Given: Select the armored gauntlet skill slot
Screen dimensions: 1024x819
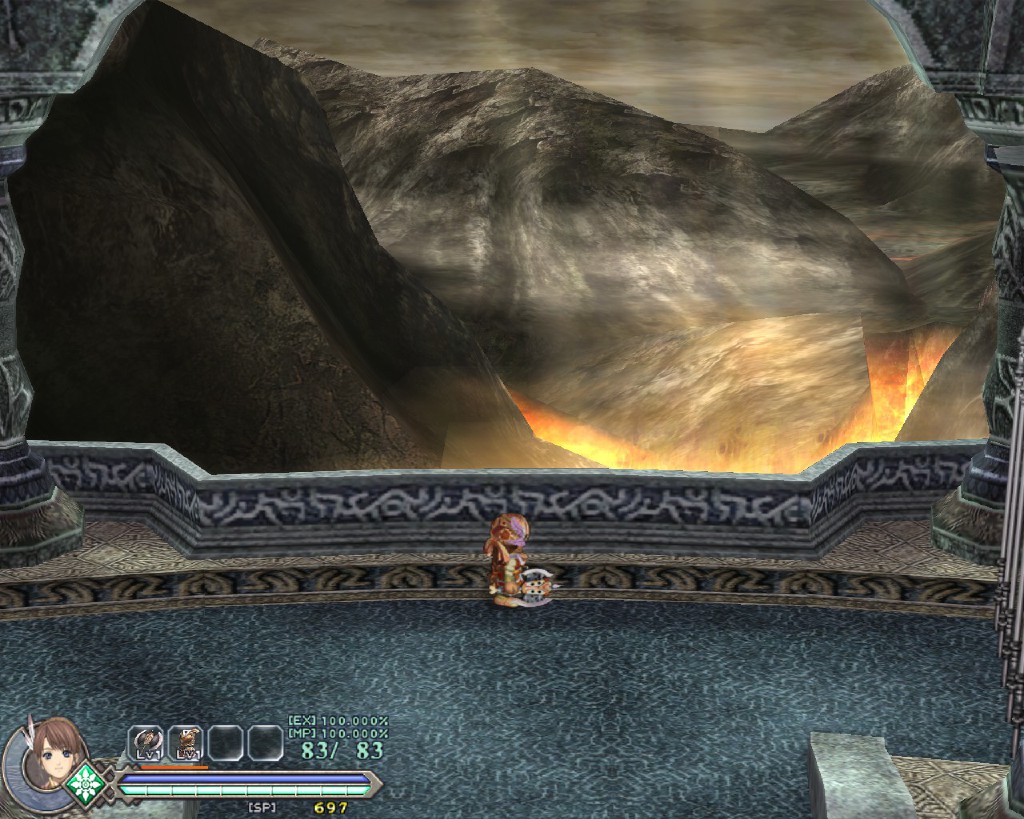Looking at the screenshot, I should 186,742.
